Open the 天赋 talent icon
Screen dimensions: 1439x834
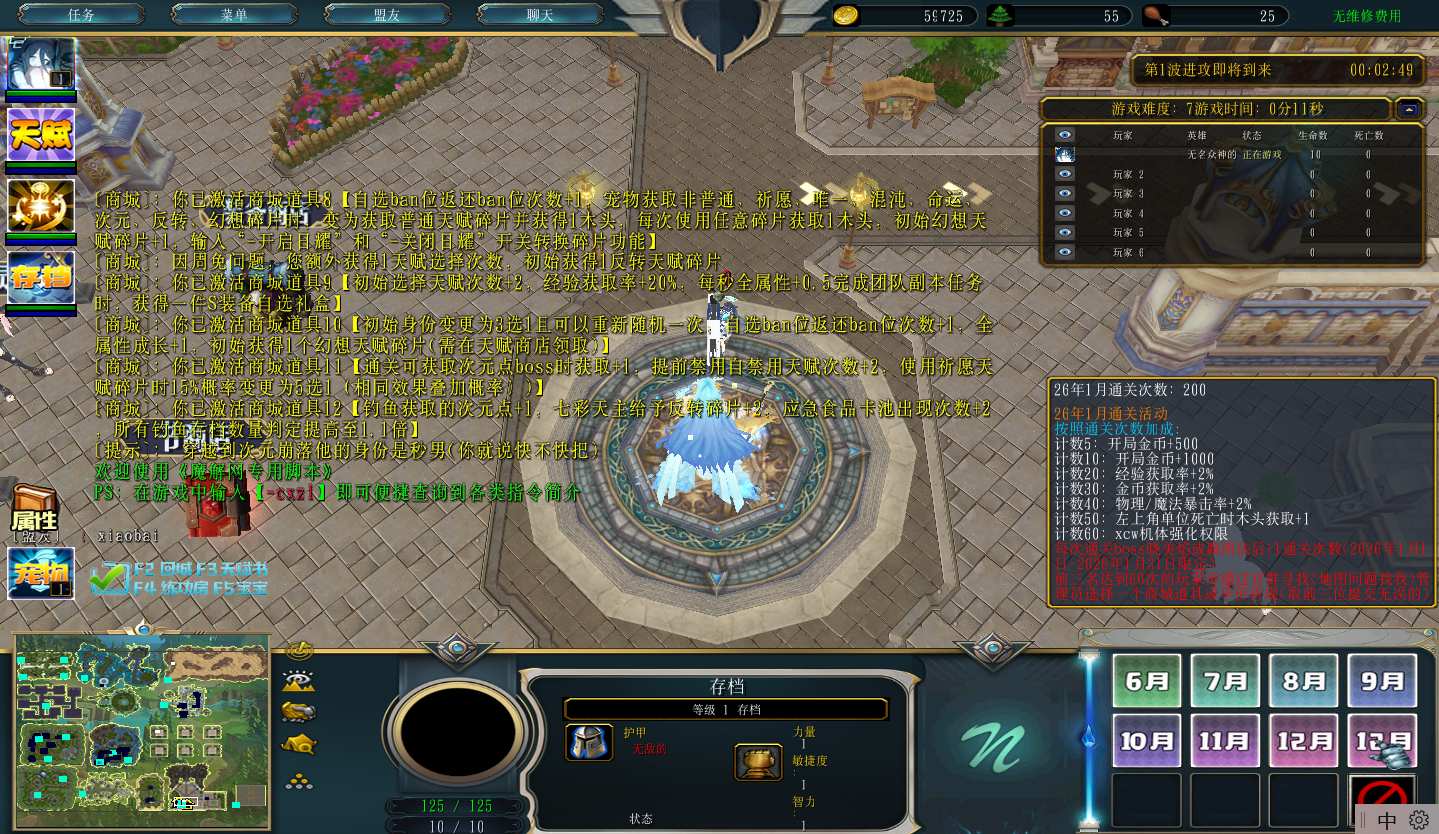(41, 135)
